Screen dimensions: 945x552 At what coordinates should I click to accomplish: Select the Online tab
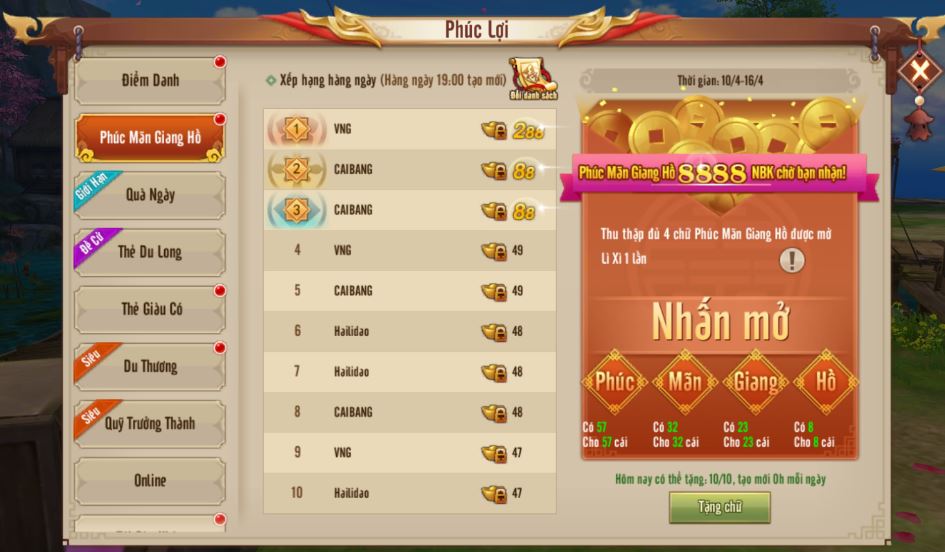tap(149, 480)
